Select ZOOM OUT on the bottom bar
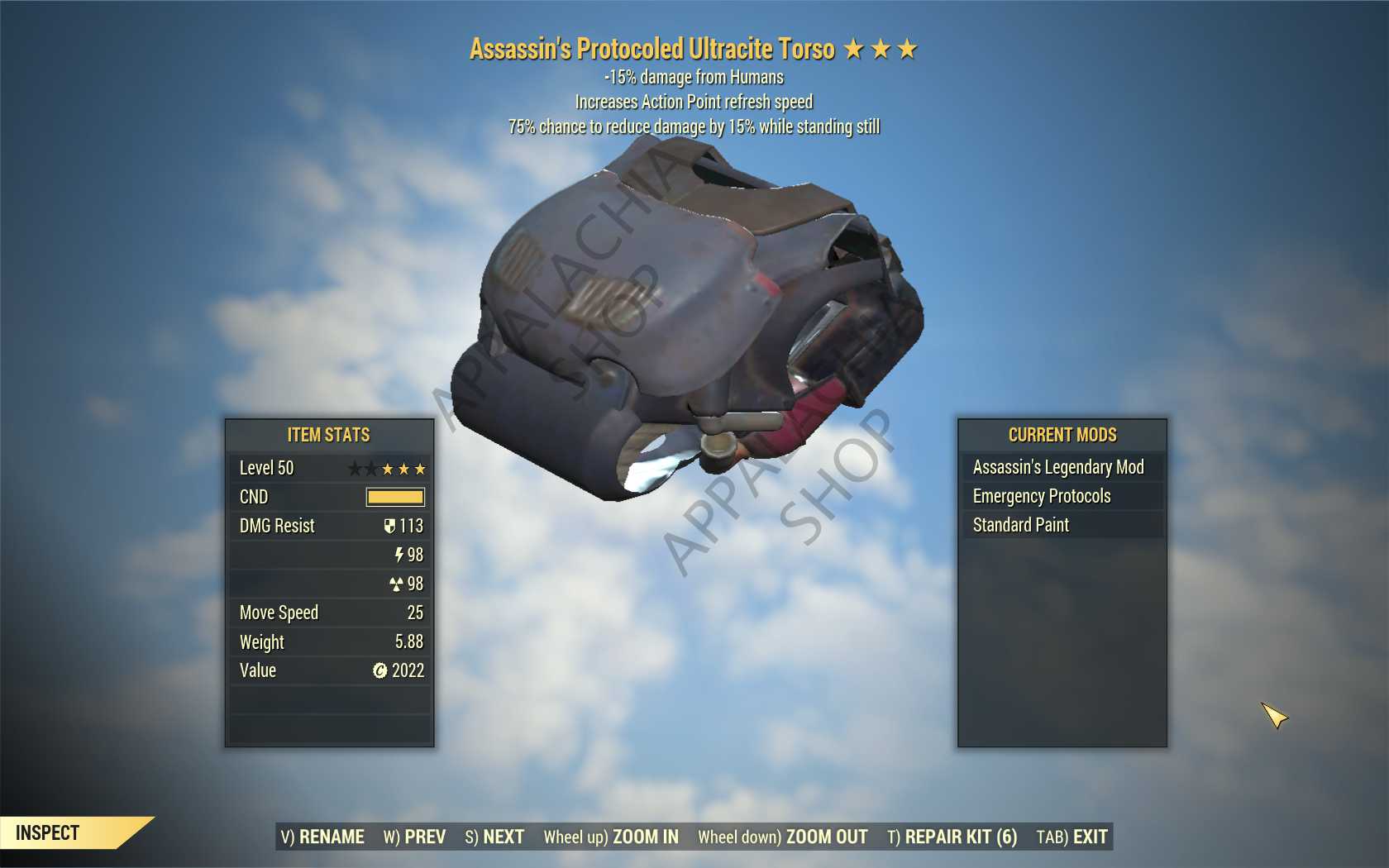Viewport: 1389px width, 868px height. point(782,837)
